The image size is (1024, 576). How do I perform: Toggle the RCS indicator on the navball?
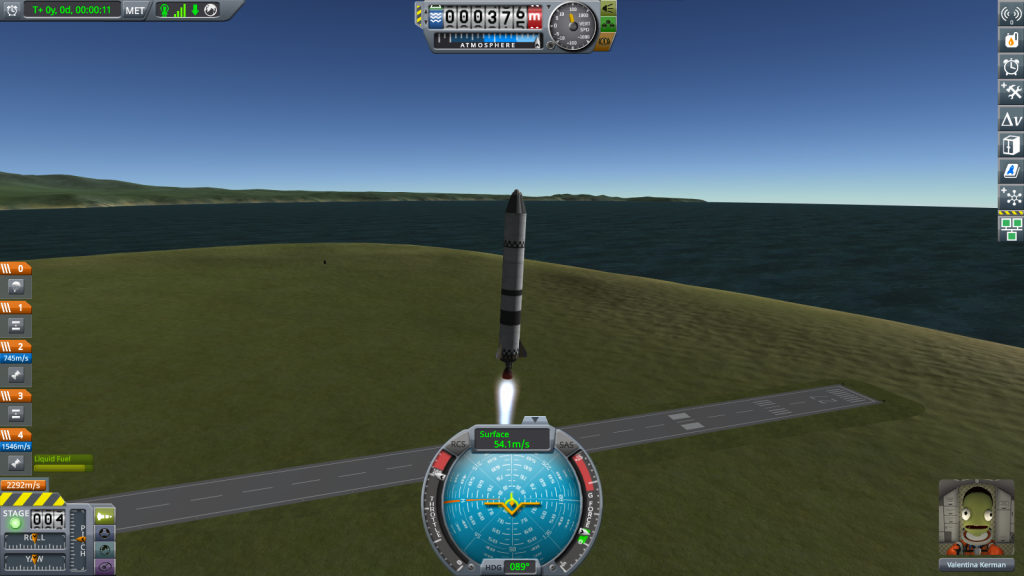pyautogui.click(x=459, y=444)
